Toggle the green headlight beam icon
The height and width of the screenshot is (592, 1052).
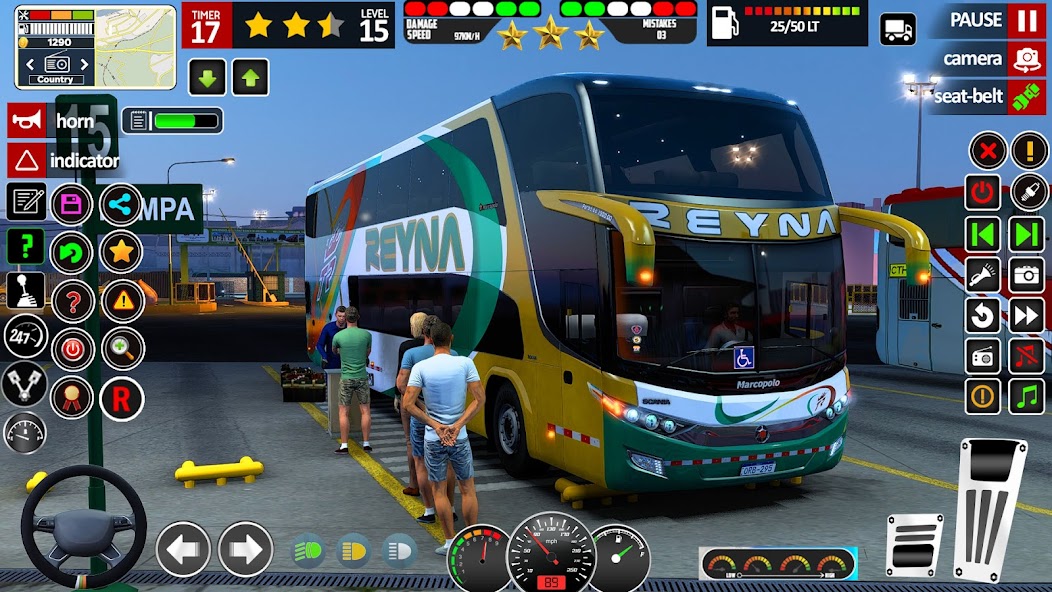pos(308,551)
